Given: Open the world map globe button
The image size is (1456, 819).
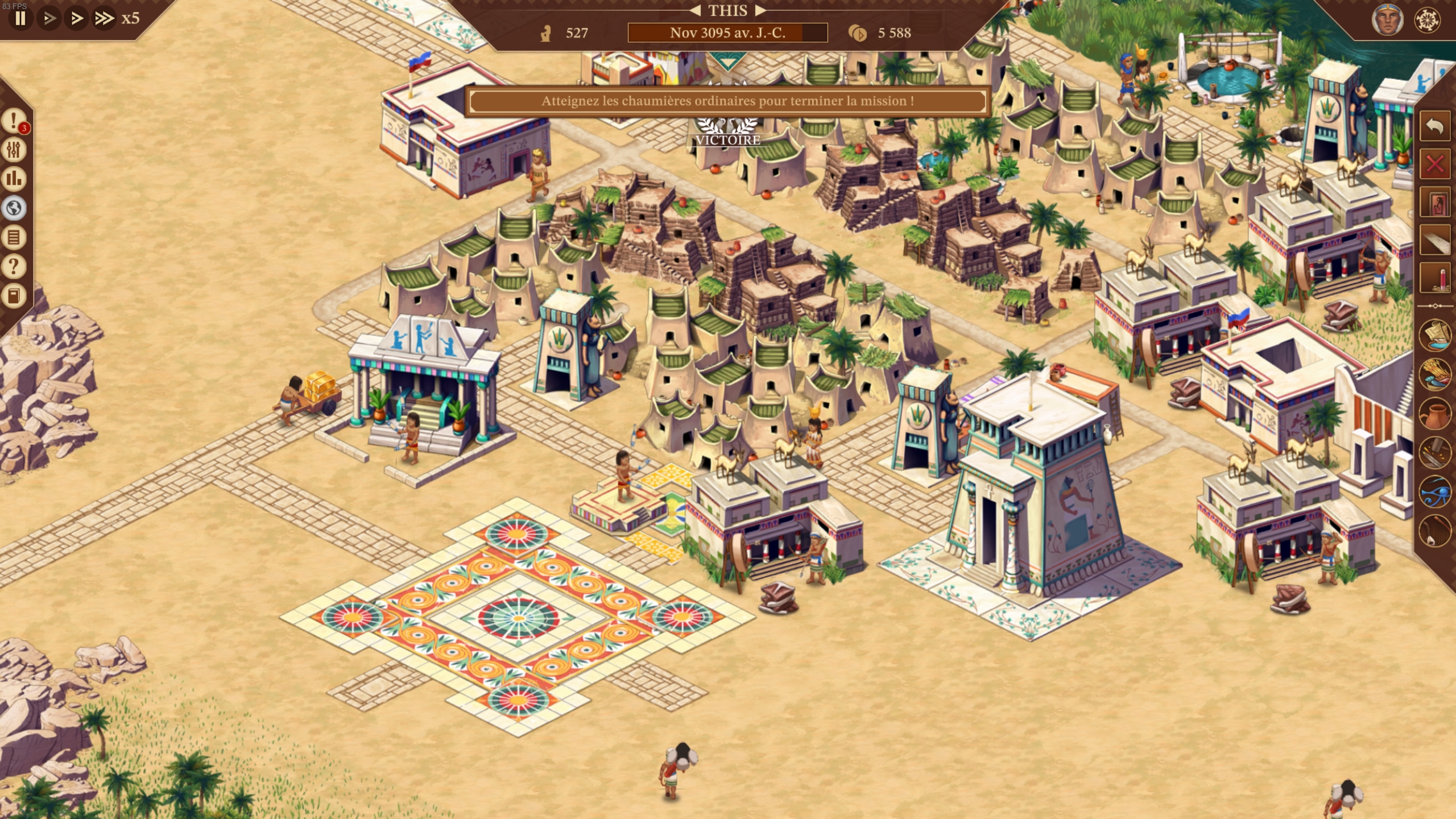Looking at the screenshot, I should coord(14,208).
